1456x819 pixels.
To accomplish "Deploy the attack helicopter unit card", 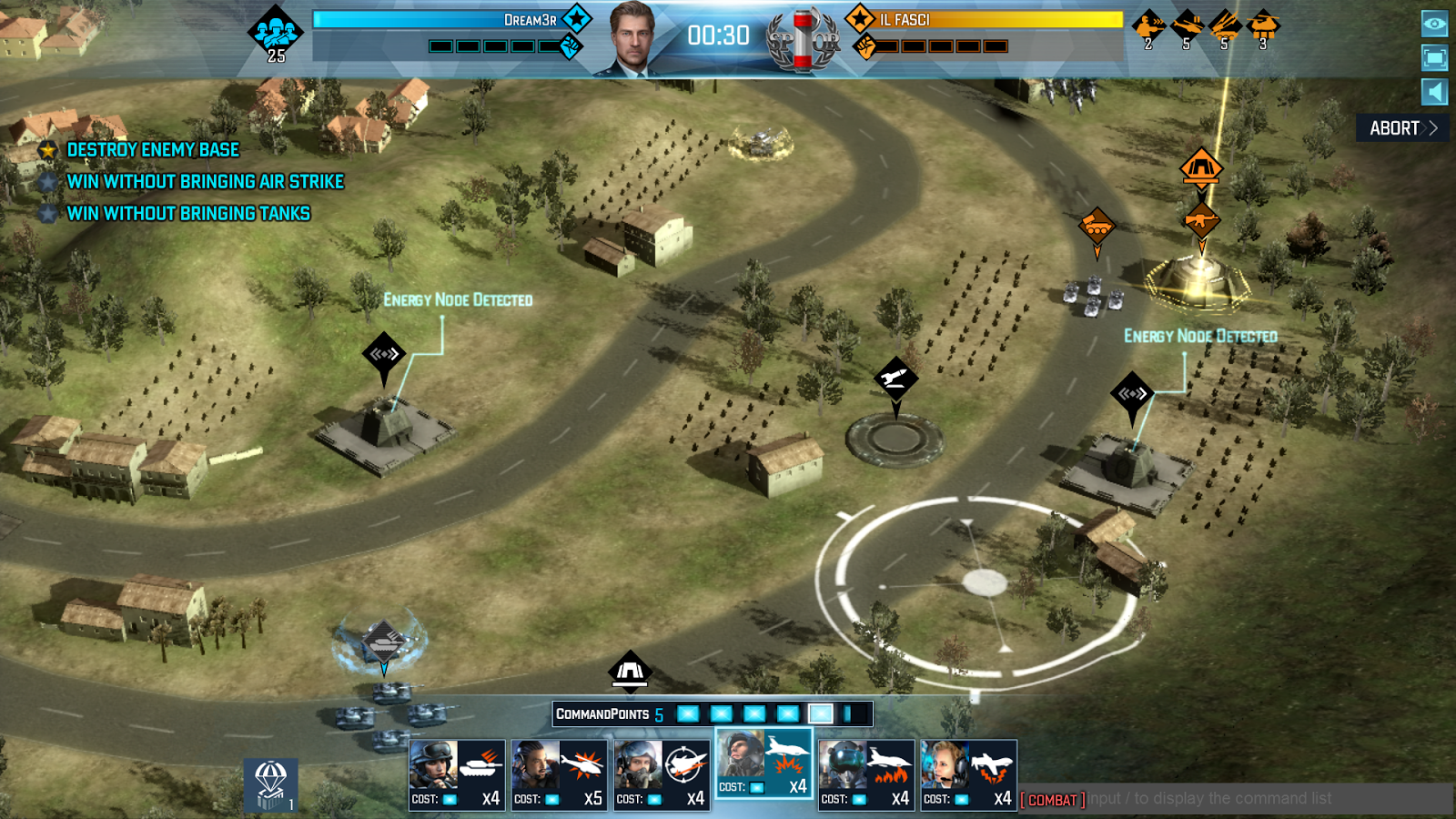I will pyautogui.click(x=559, y=774).
